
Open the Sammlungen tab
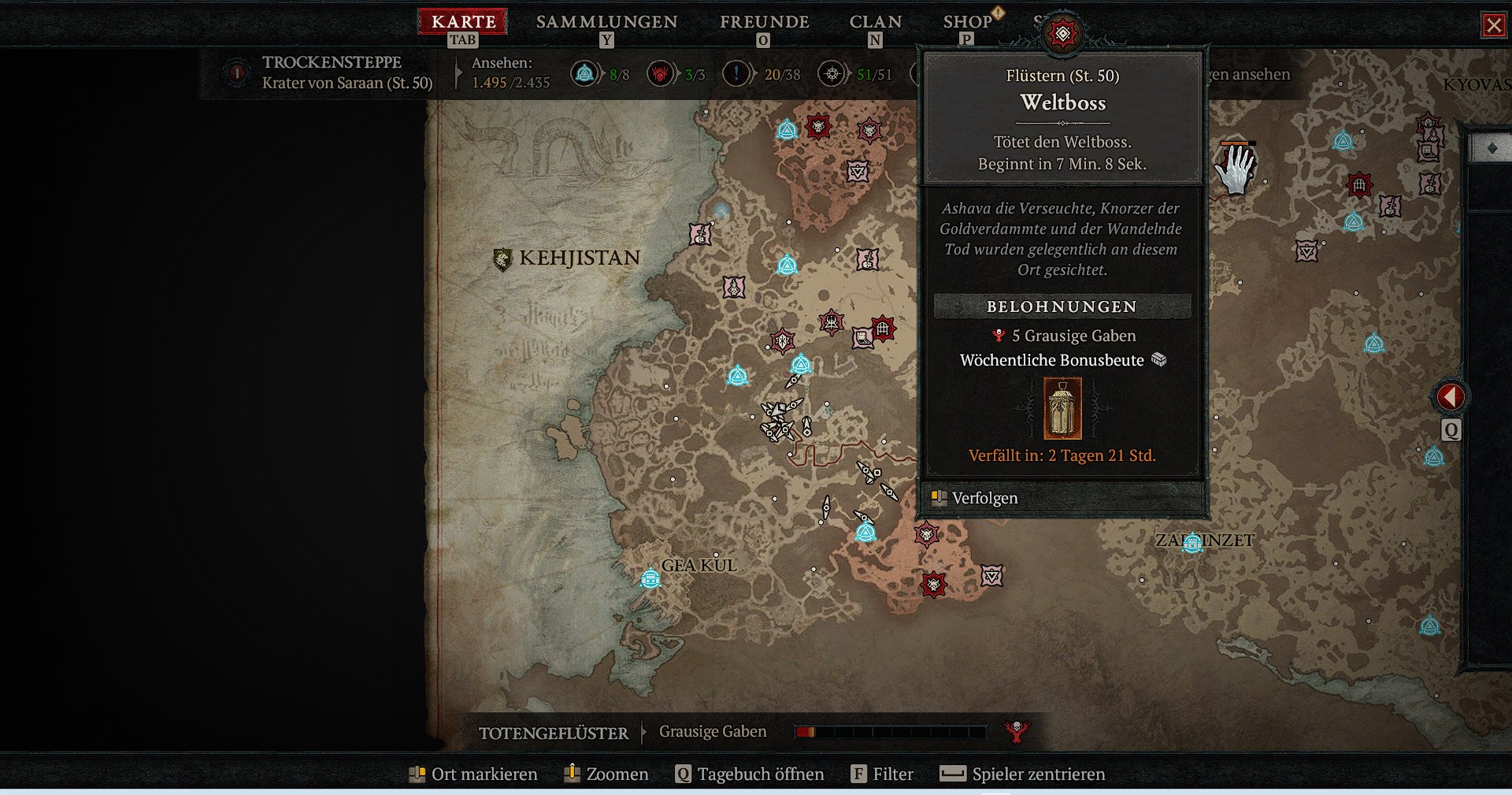pyautogui.click(x=606, y=21)
